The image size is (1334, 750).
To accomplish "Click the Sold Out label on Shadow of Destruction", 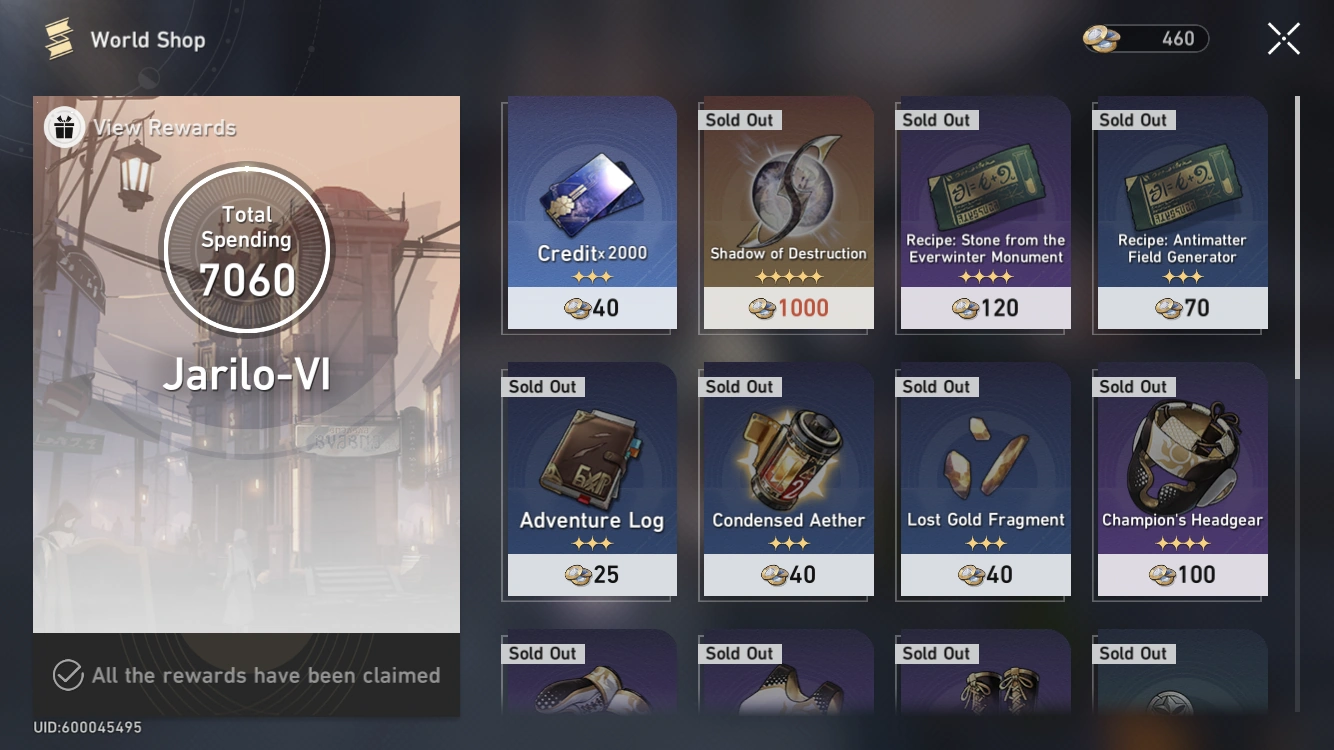I will point(740,119).
